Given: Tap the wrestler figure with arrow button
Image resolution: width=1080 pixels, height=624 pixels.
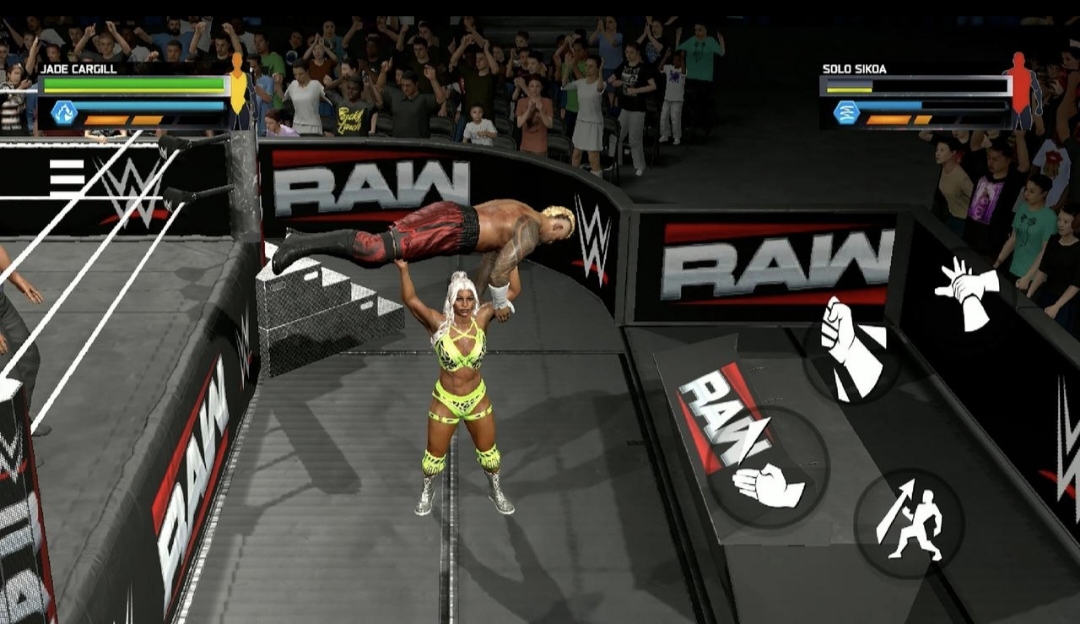Looking at the screenshot, I should click(909, 522).
